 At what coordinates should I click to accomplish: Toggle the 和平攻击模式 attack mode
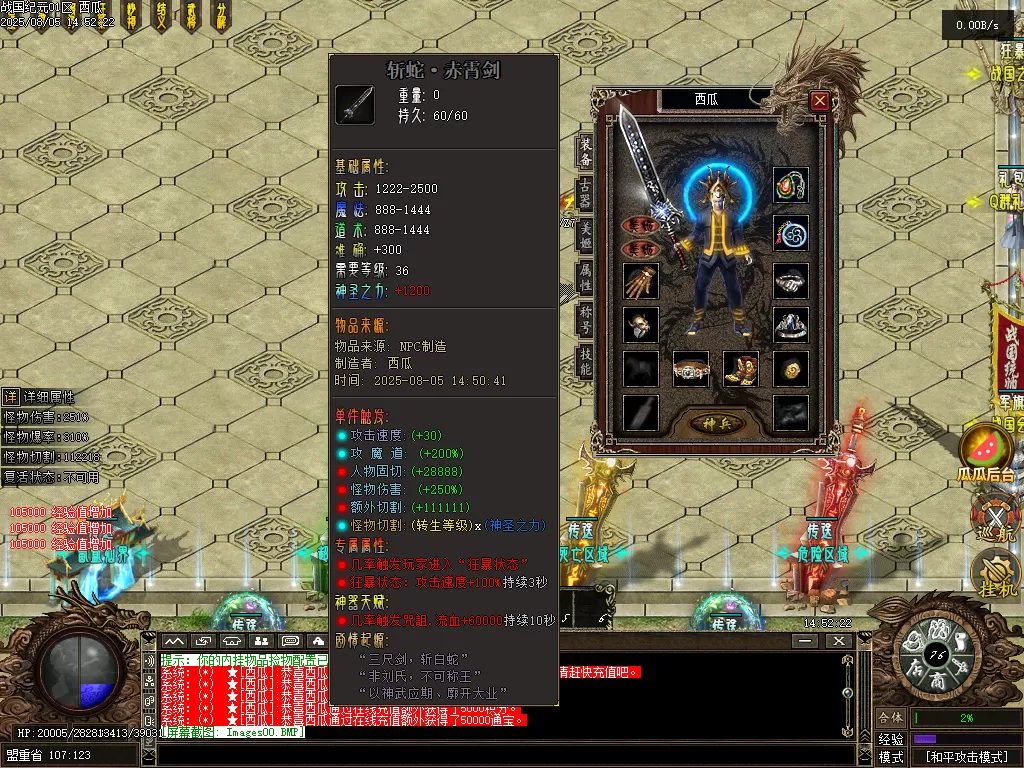965,757
